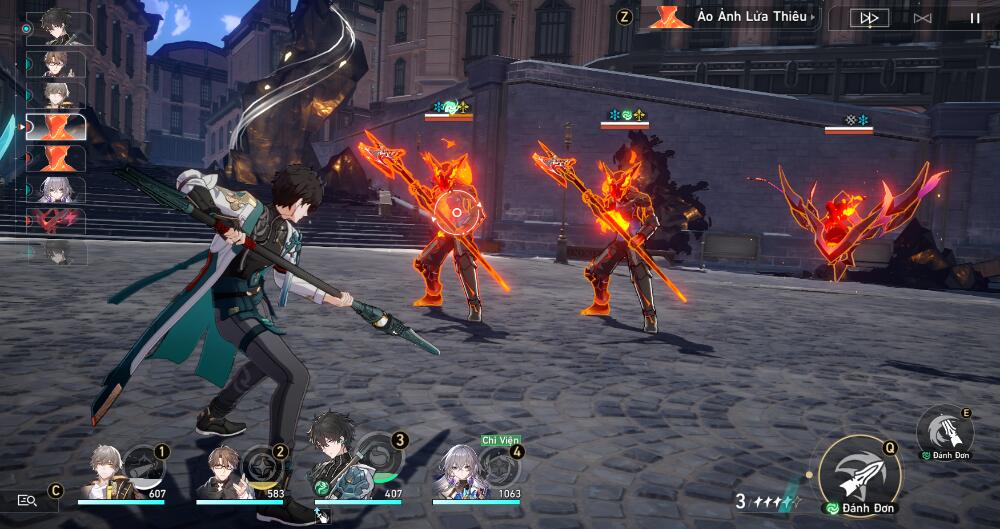The width and height of the screenshot is (1000, 529).
Task: Toggle the double-speed fast-forward button
Action: [x=869, y=18]
